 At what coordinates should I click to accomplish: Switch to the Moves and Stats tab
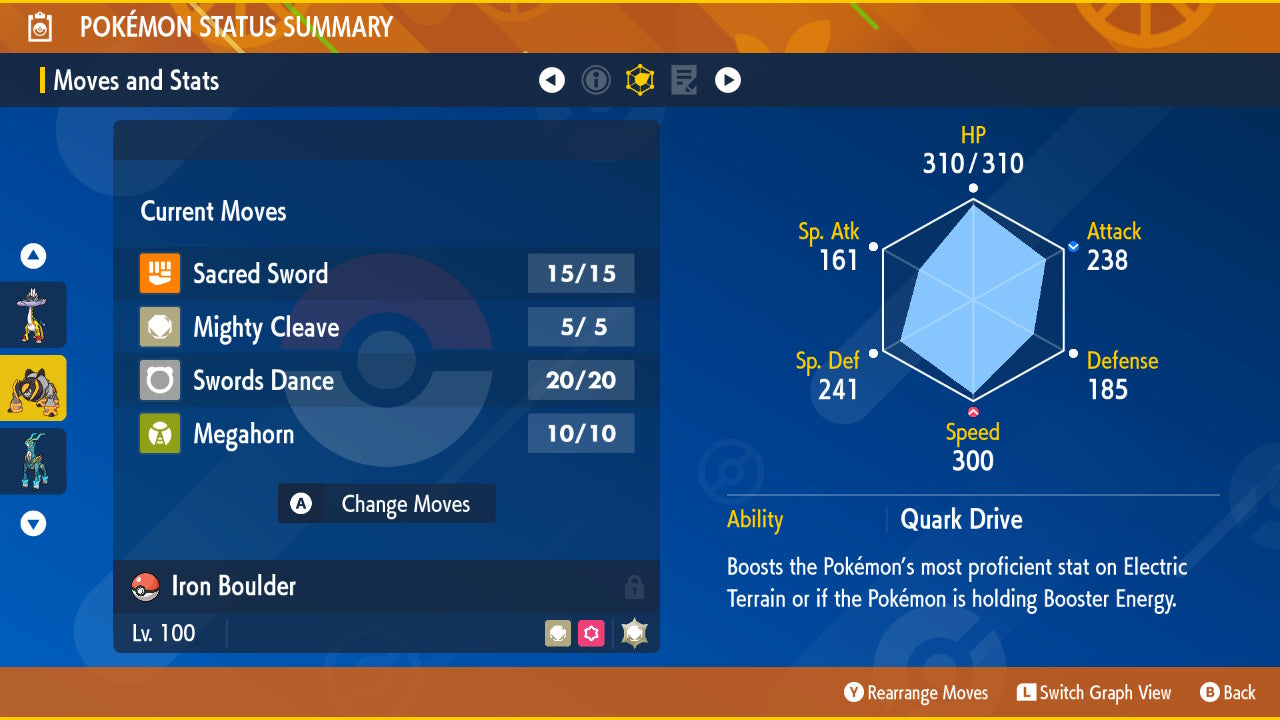[x=136, y=80]
